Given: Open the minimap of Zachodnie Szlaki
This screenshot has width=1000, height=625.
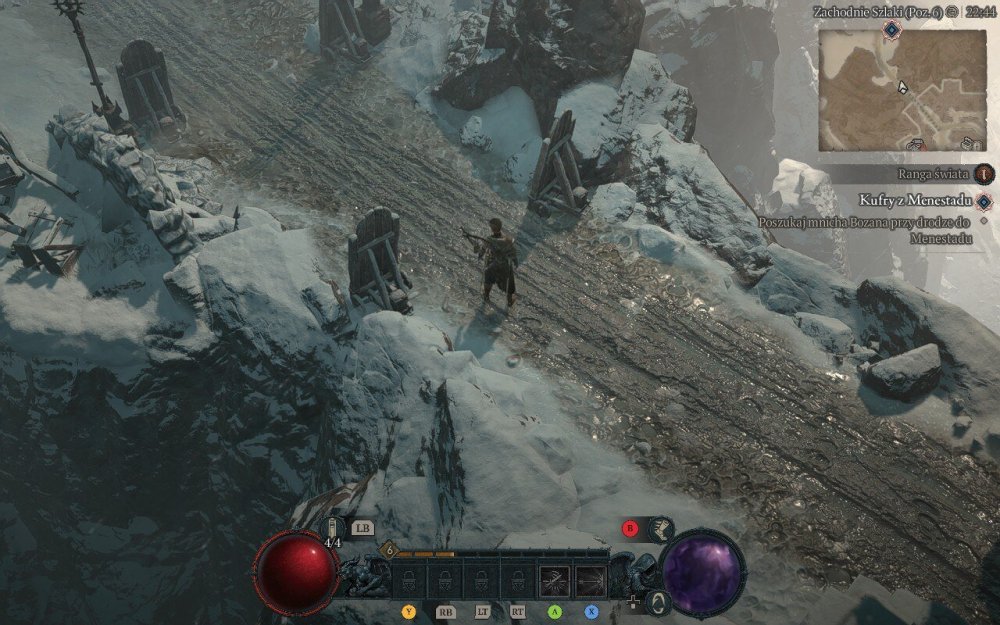Looking at the screenshot, I should pyautogui.click(x=902, y=88).
